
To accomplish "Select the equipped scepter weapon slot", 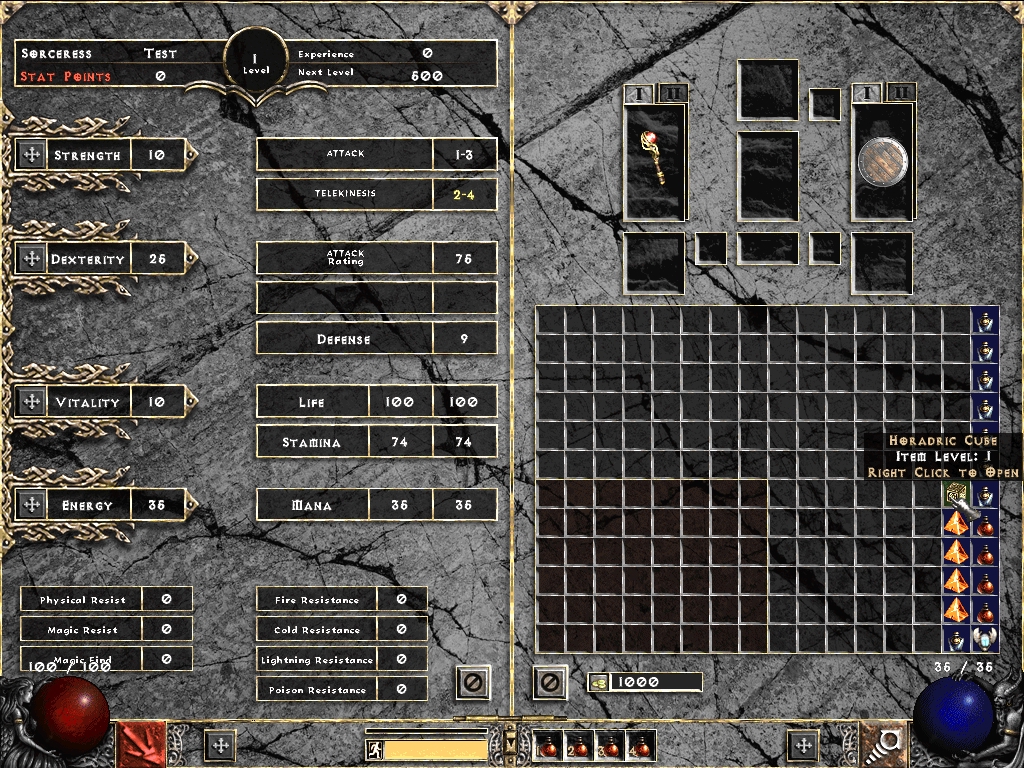I will (x=655, y=160).
